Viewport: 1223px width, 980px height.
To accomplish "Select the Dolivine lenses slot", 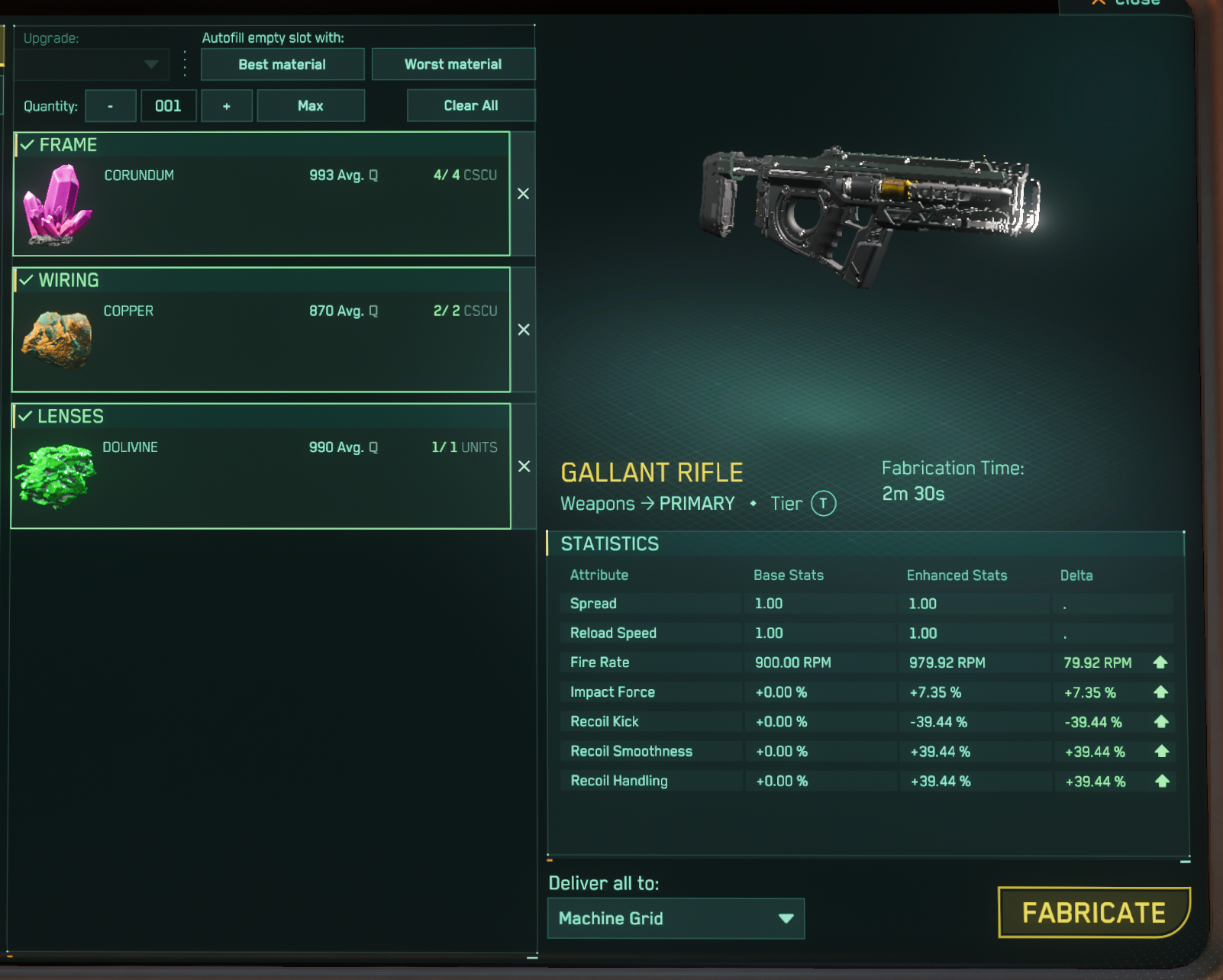I will 261,466.
